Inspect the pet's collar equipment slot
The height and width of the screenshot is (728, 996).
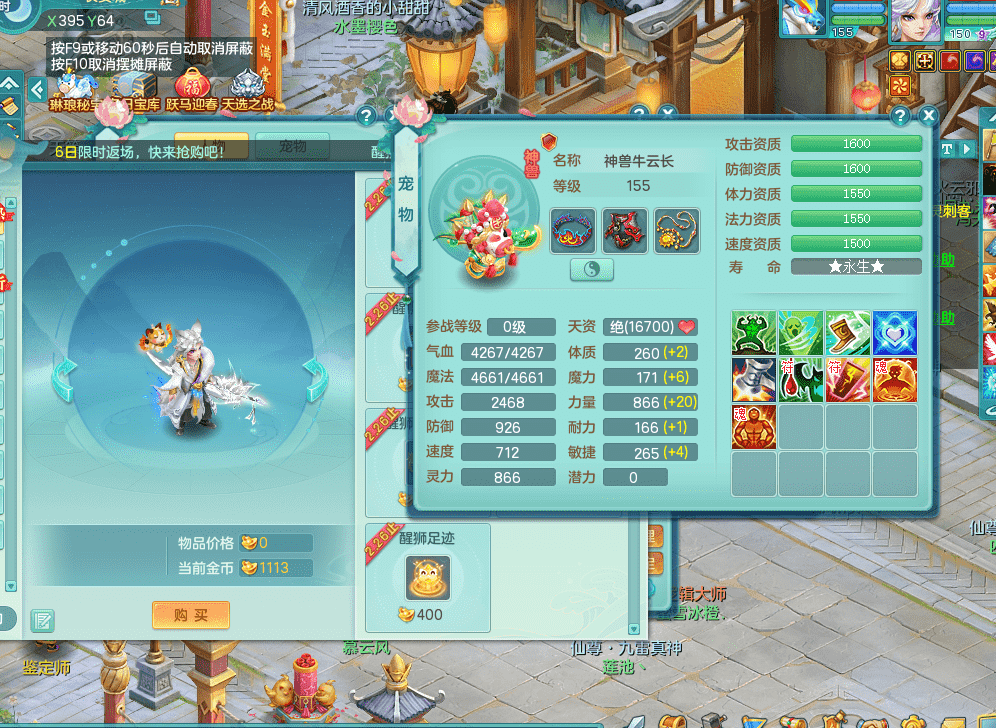tap(573, 231)
